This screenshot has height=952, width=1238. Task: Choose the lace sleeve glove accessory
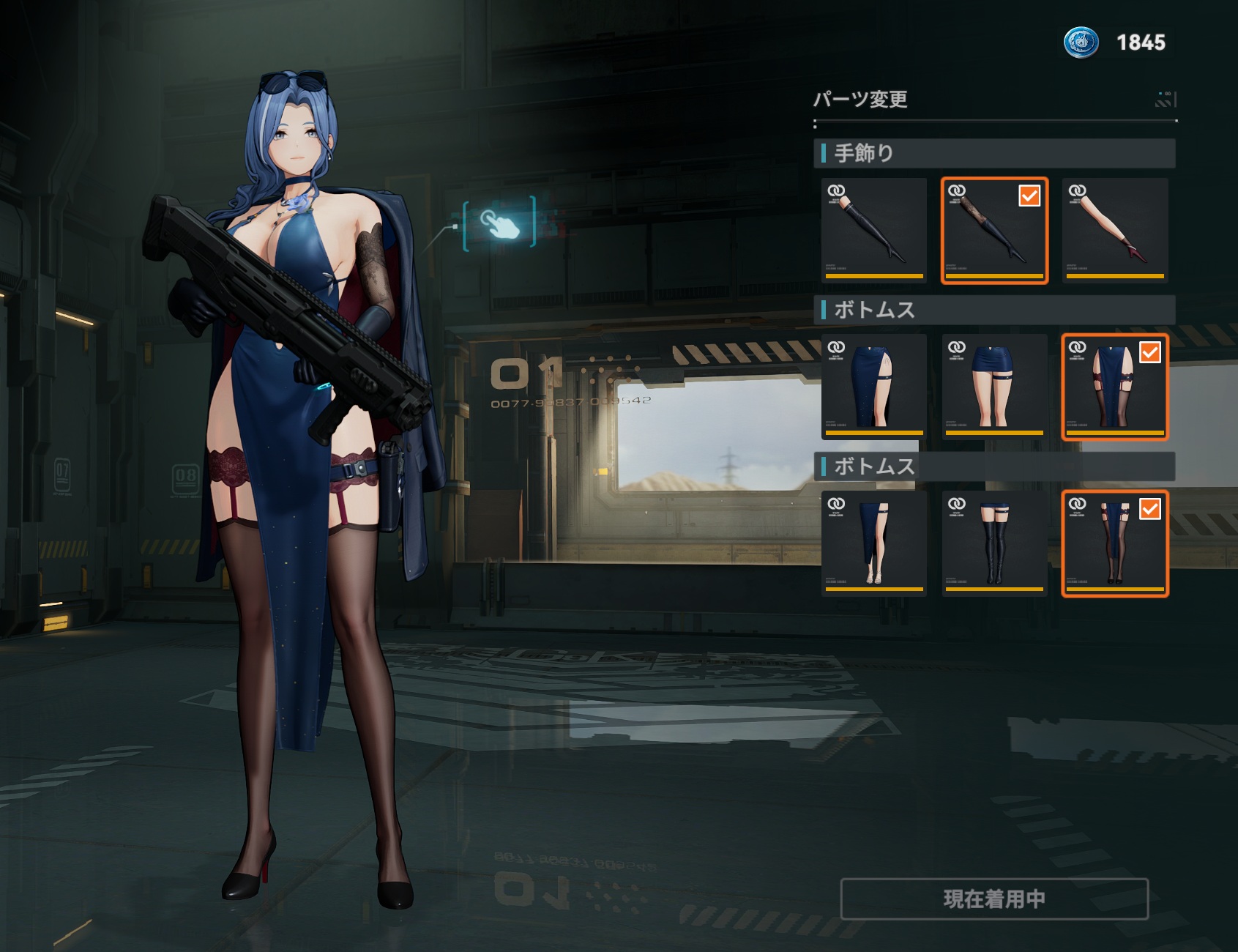(x=994, y=230)
